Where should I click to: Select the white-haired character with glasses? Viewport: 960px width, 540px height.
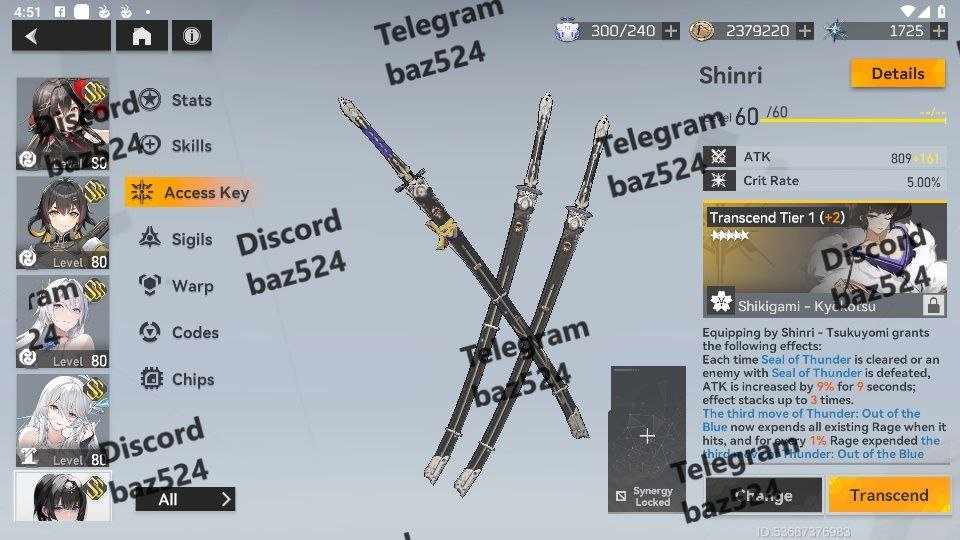coord(62,420)
